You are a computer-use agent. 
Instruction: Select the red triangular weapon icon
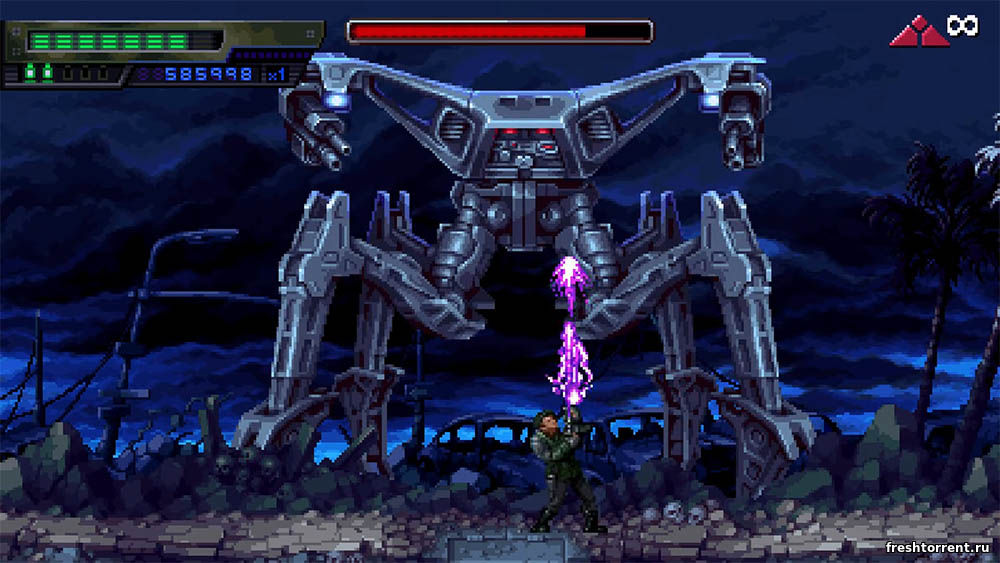click(x=919, y=31)
